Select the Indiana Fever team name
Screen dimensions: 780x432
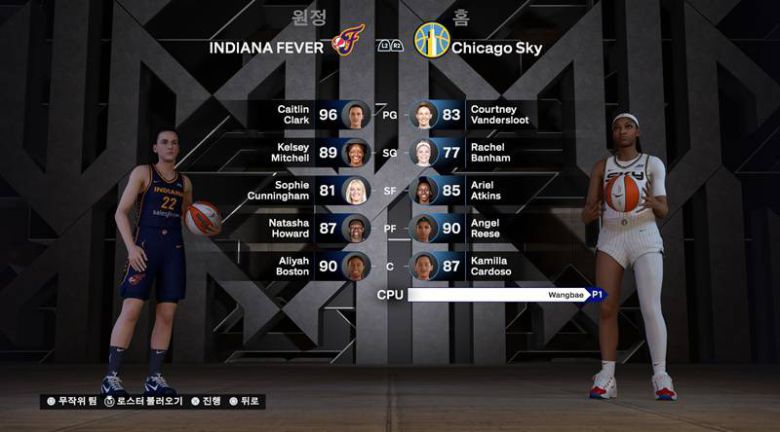[268, 47]
